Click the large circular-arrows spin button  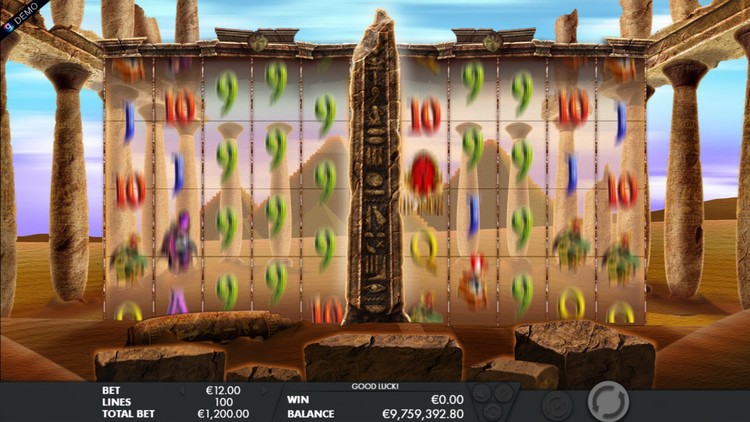(x=606, y=402)
